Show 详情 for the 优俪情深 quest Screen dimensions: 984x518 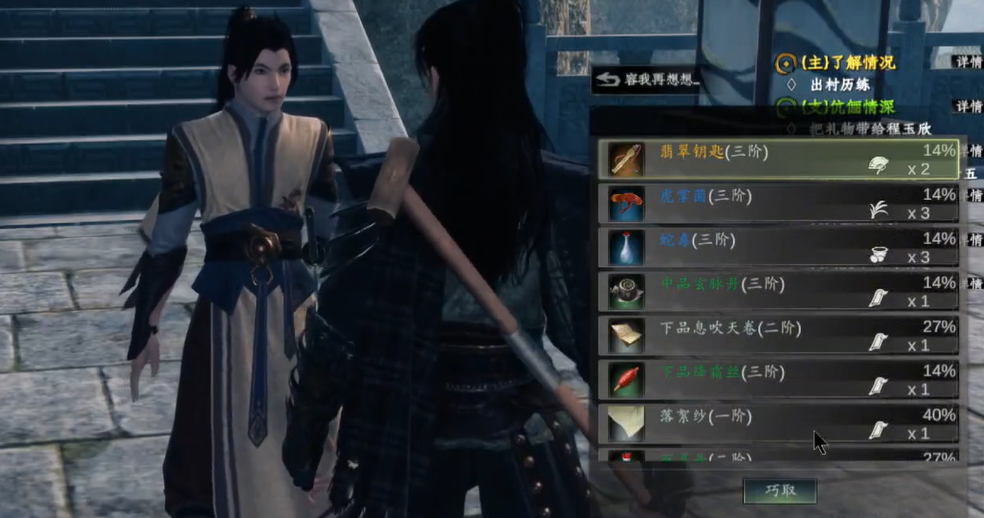pos(968,107)
